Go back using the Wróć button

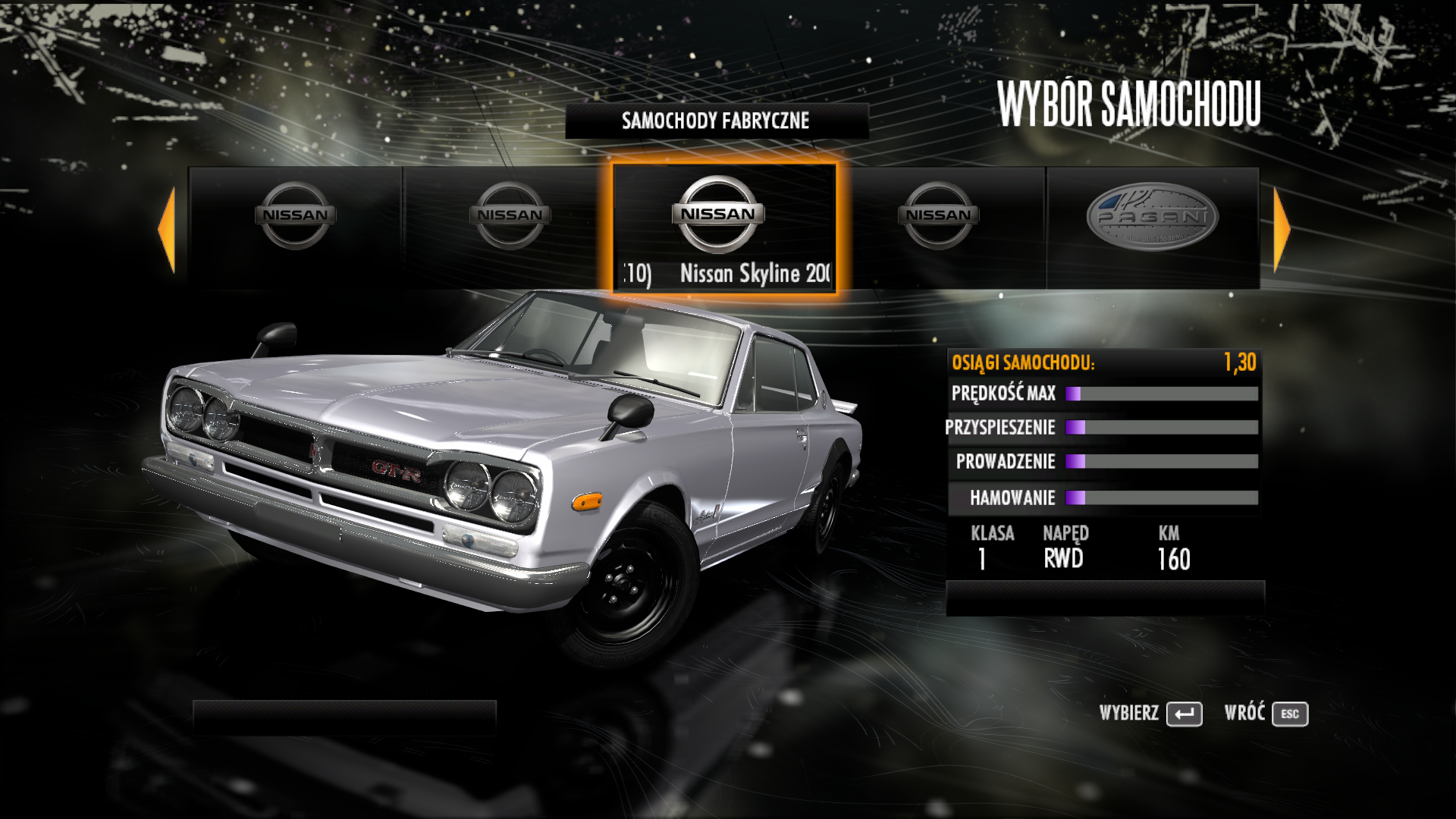(x=1289, y=714)
